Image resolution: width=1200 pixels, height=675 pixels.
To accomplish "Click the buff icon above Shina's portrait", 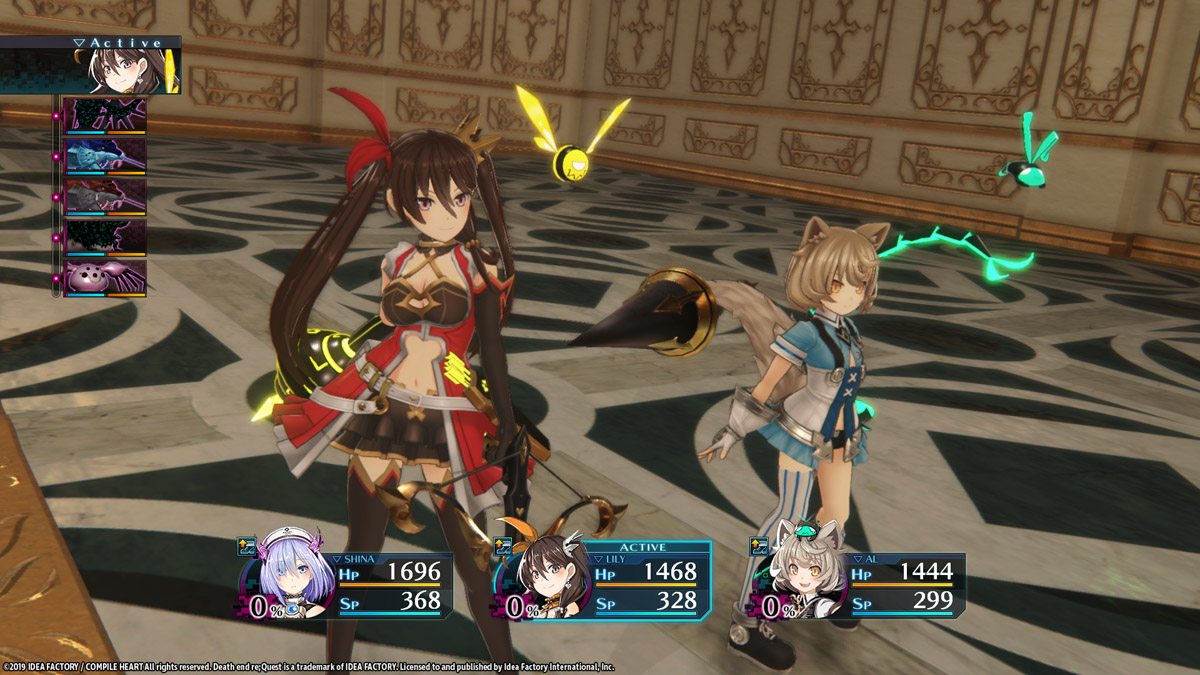I will pyautogui.click(x=246, y=546).
